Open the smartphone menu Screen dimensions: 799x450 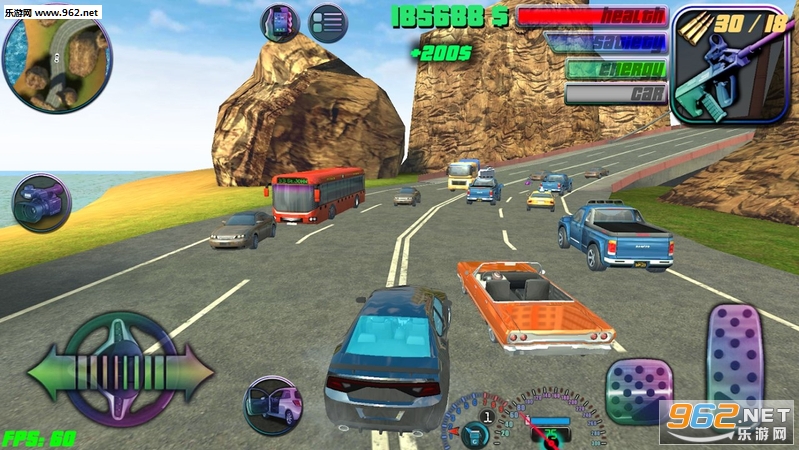[280, 23]
